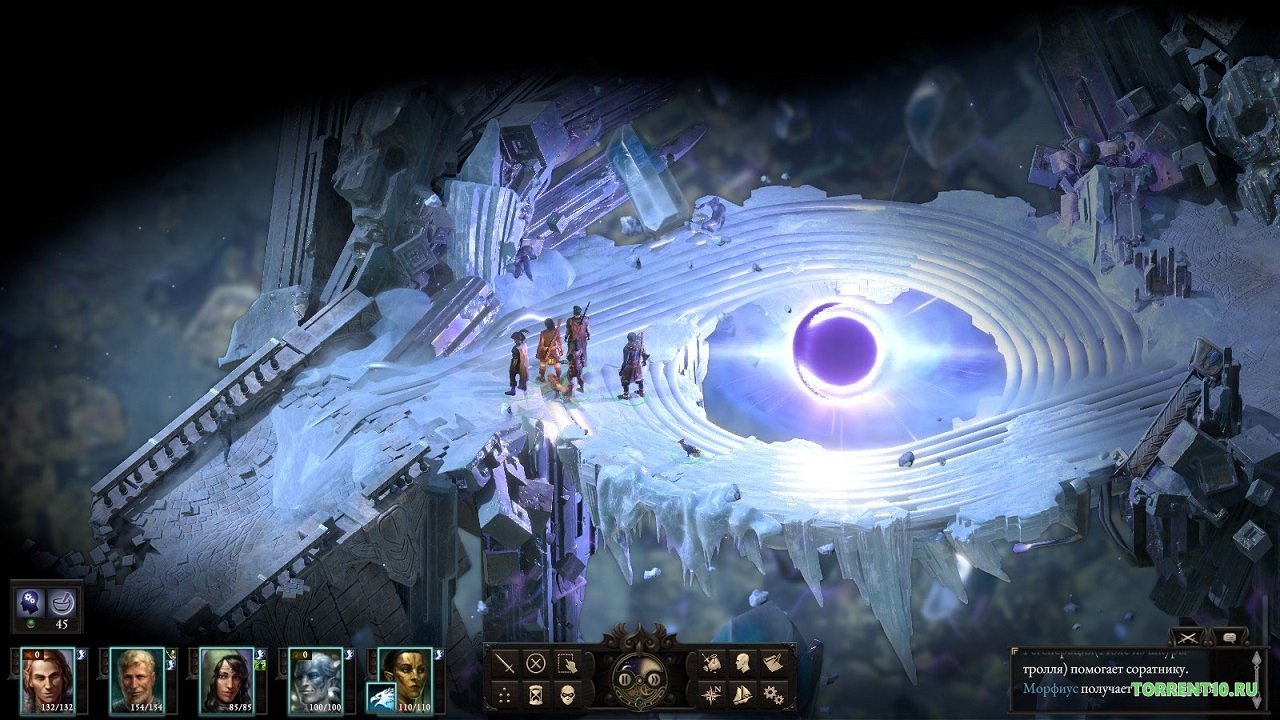Viewport: 1280px width, 720px height.
Task: Switch to the dialogue speech-bubble tab
Action: [1230, 637]
